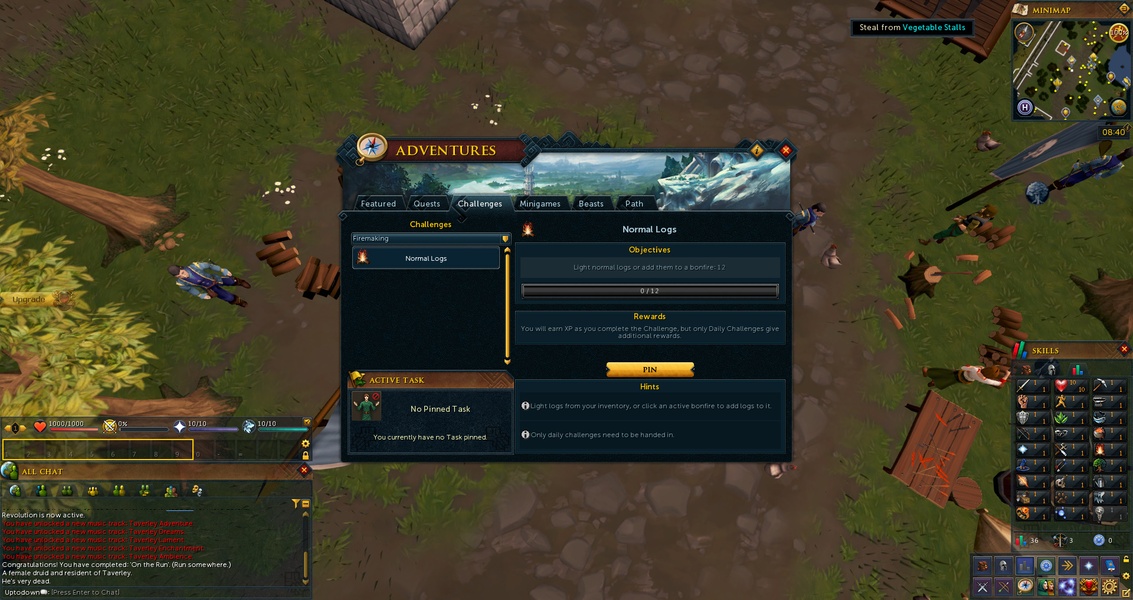Select the Normal Logs challenge
The height and width of the screenshot is (600, 1133).
[x=426, y=258]
